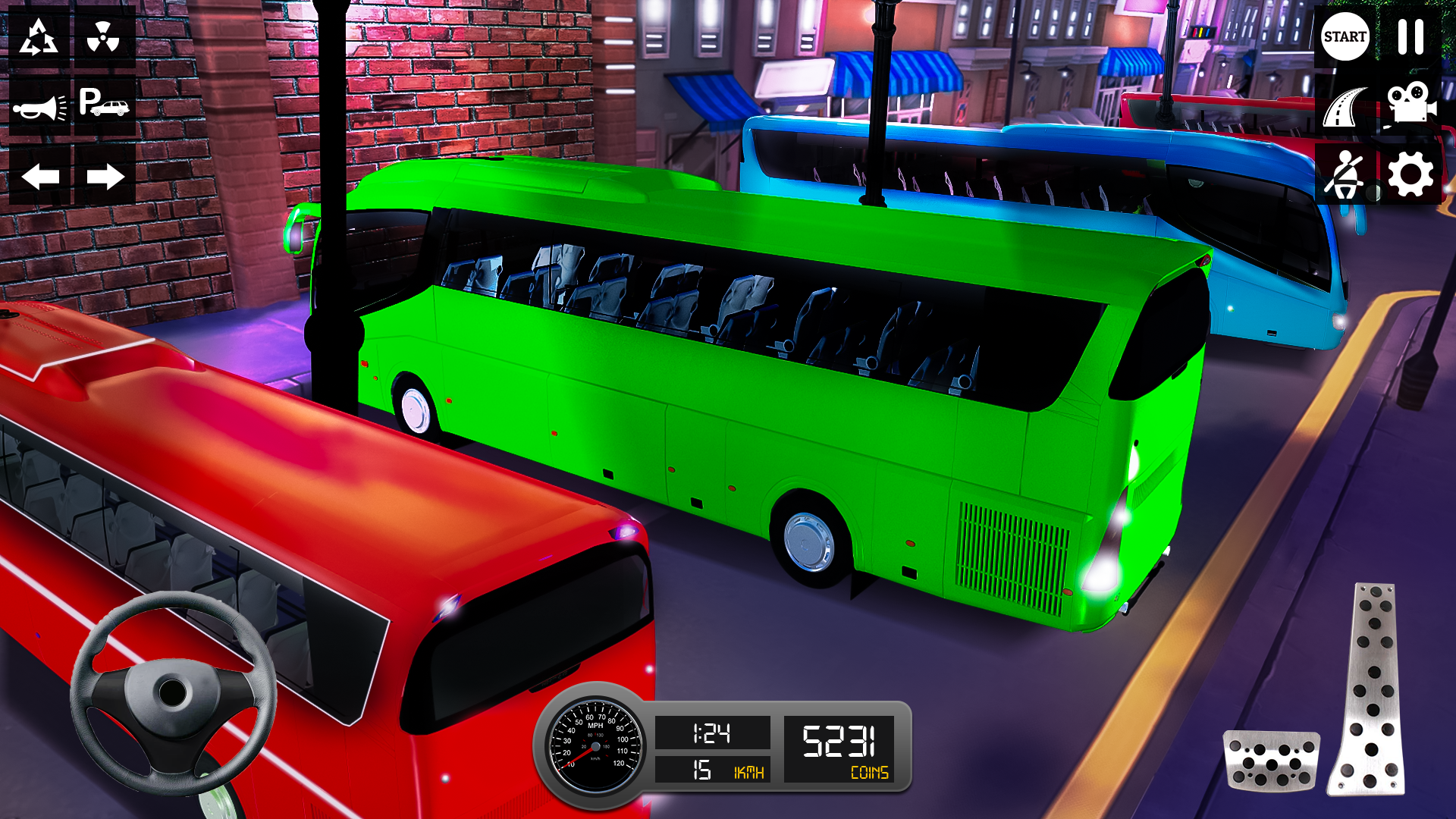Click the 1:24 timer display

[x=714, y=733]
